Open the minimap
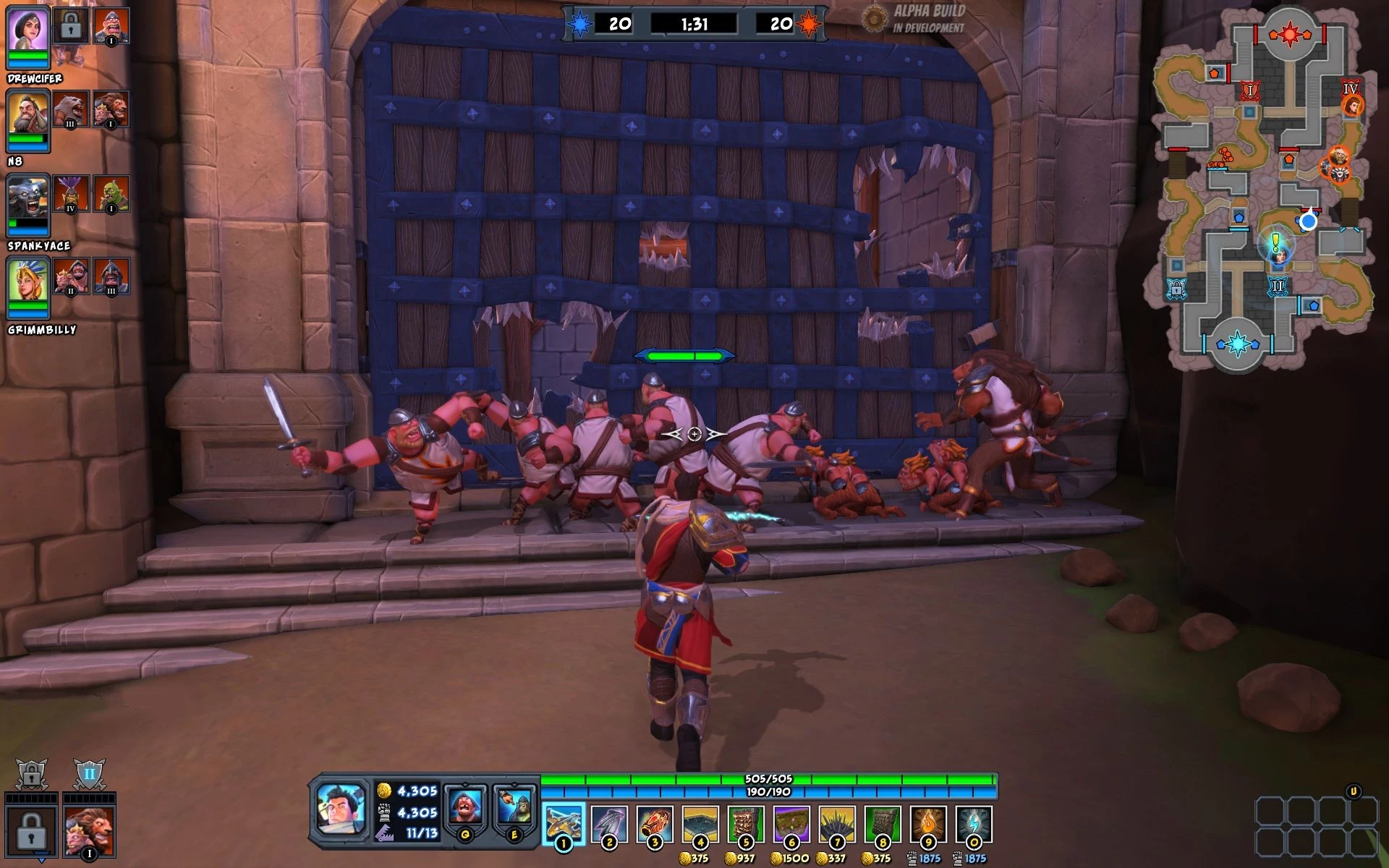Screen dimensions: 1389x868 coord(1264,188)
